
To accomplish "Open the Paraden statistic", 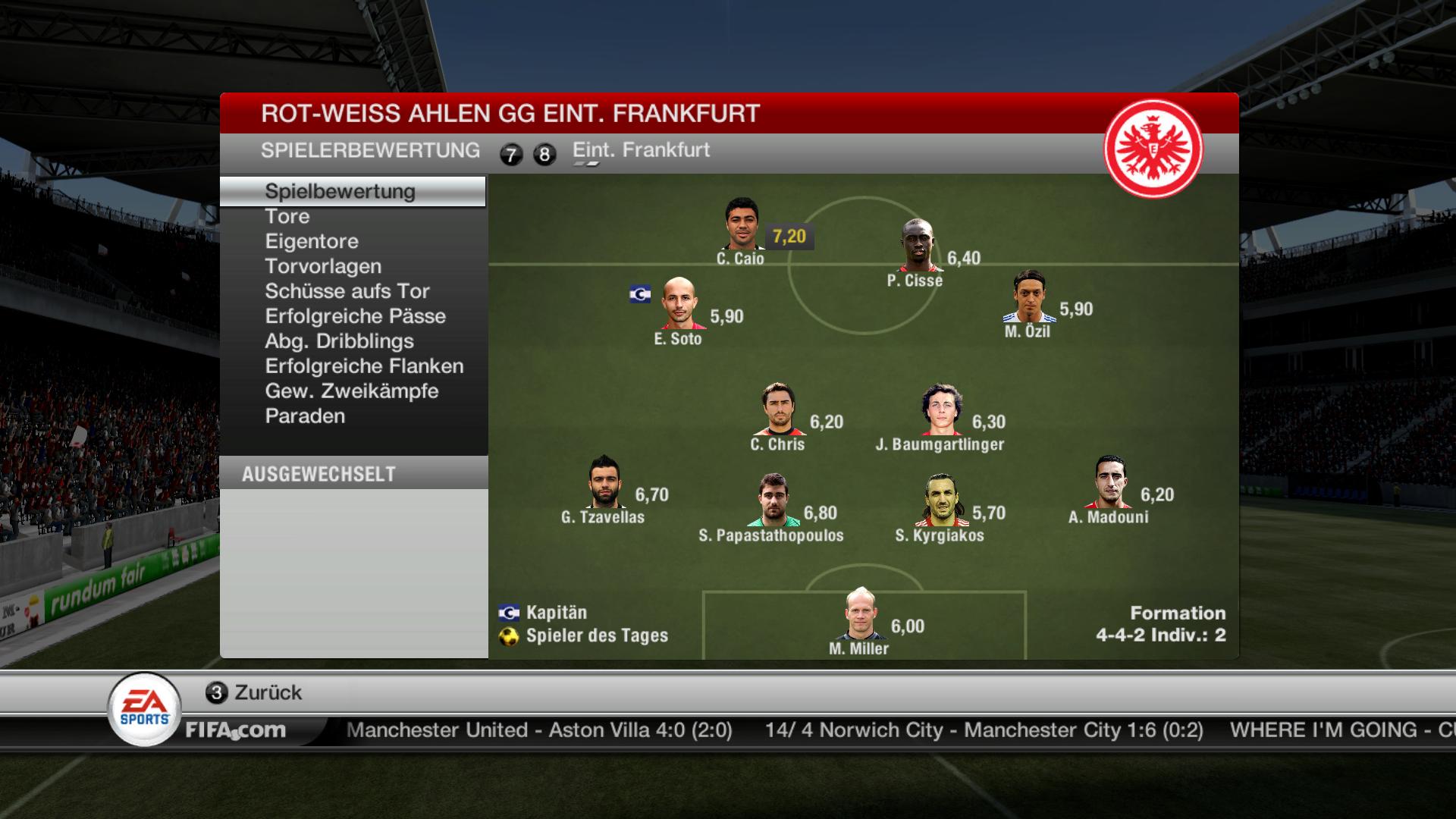I will [305, 417].
